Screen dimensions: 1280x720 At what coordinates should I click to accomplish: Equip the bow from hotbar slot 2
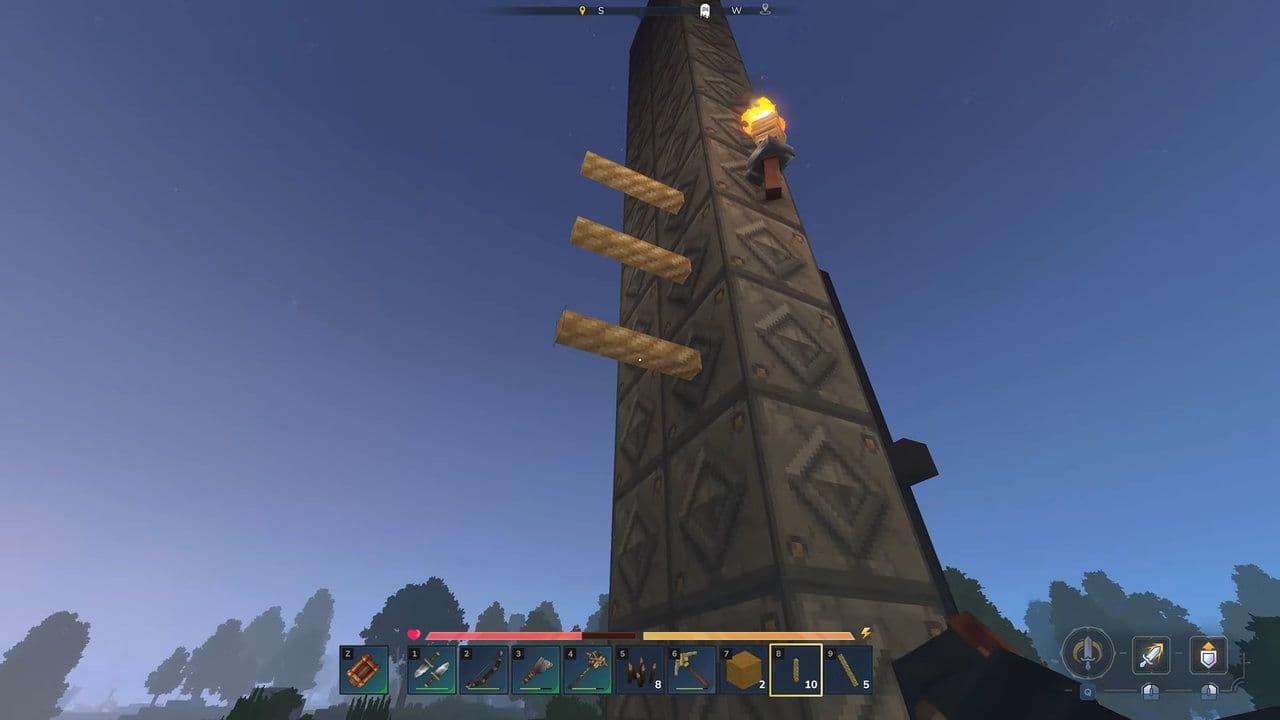click(484, 670)
